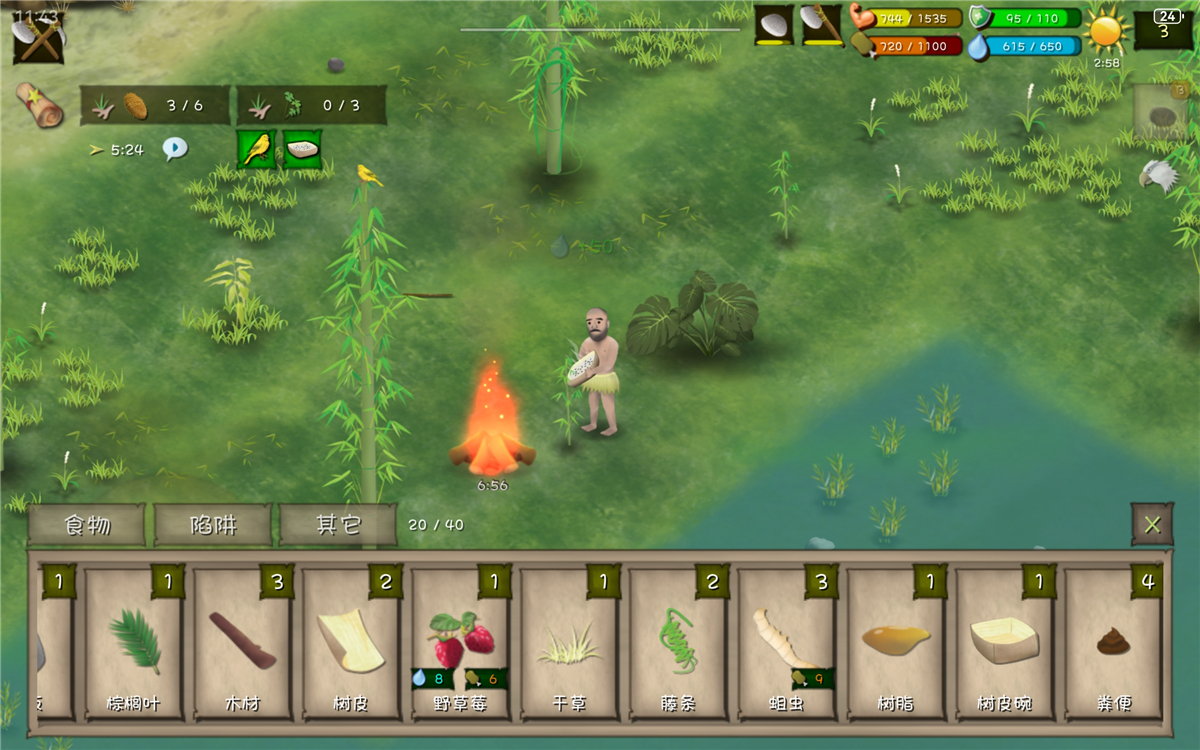Switch to the 食物 food tab

(x=87, y=525)
